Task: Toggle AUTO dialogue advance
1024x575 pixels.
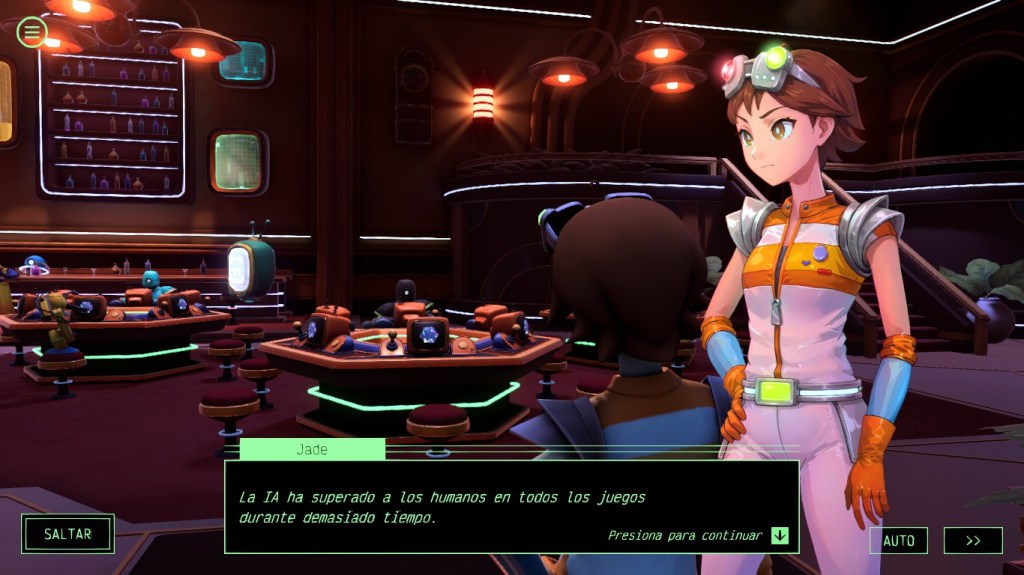Action: (898, 540)
